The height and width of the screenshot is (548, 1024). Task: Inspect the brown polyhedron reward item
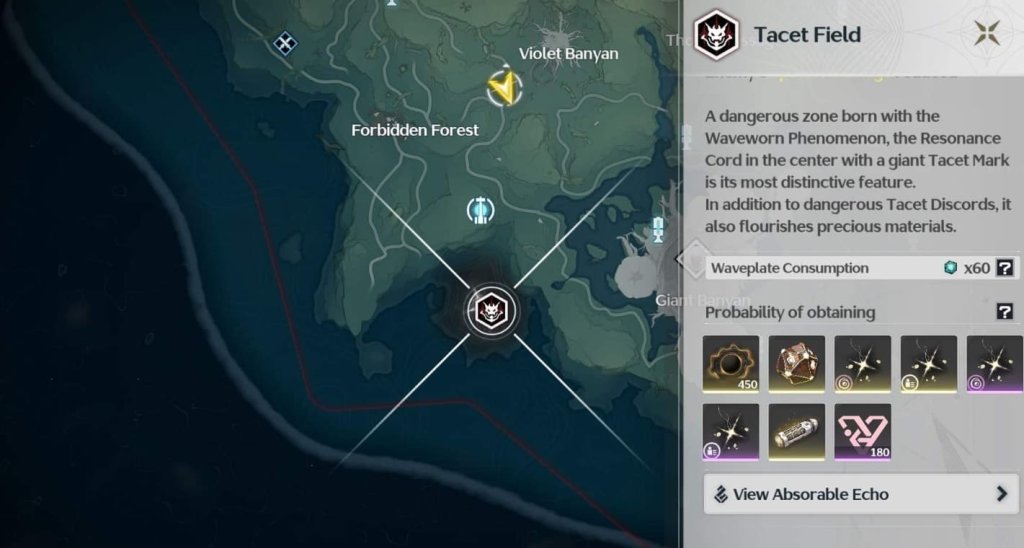797,364
